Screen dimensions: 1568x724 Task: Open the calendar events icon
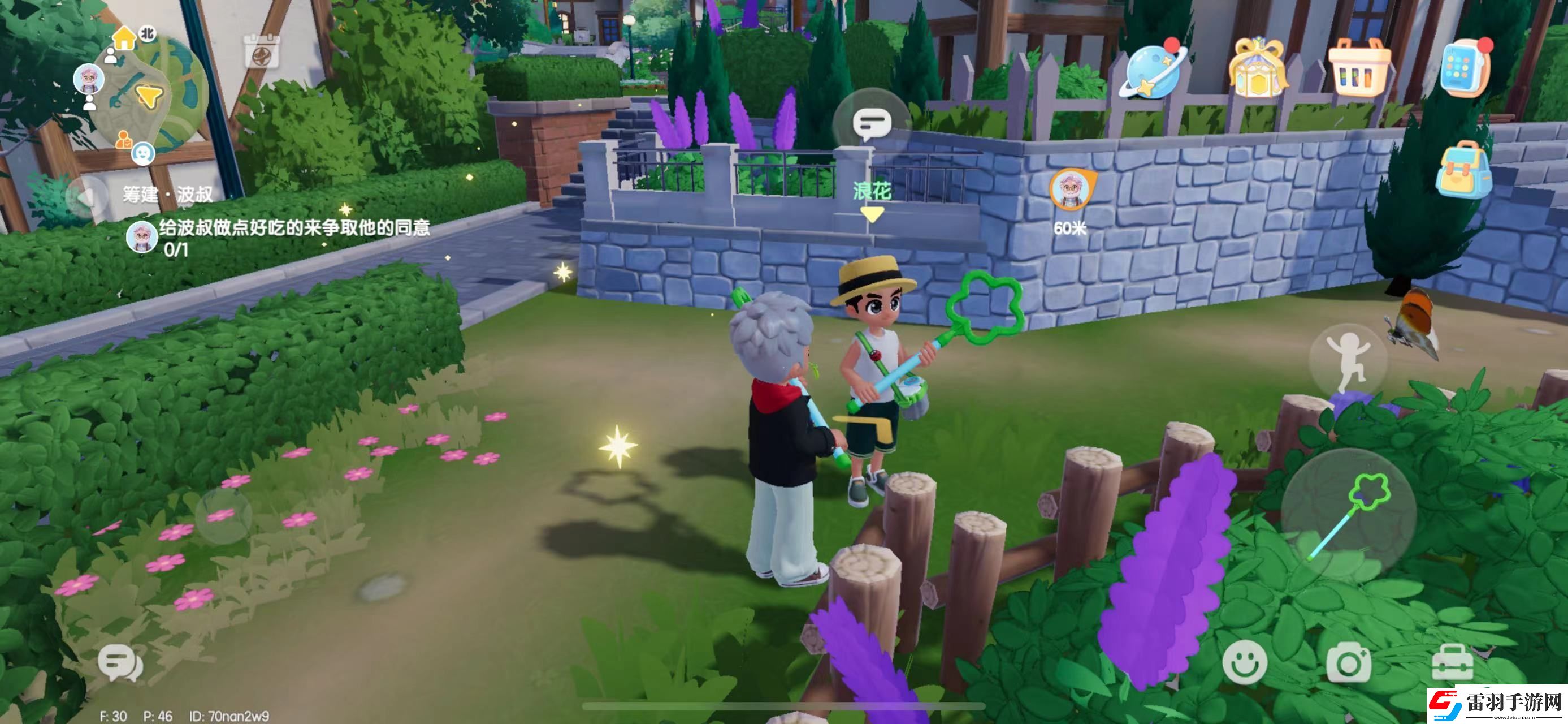262,50
